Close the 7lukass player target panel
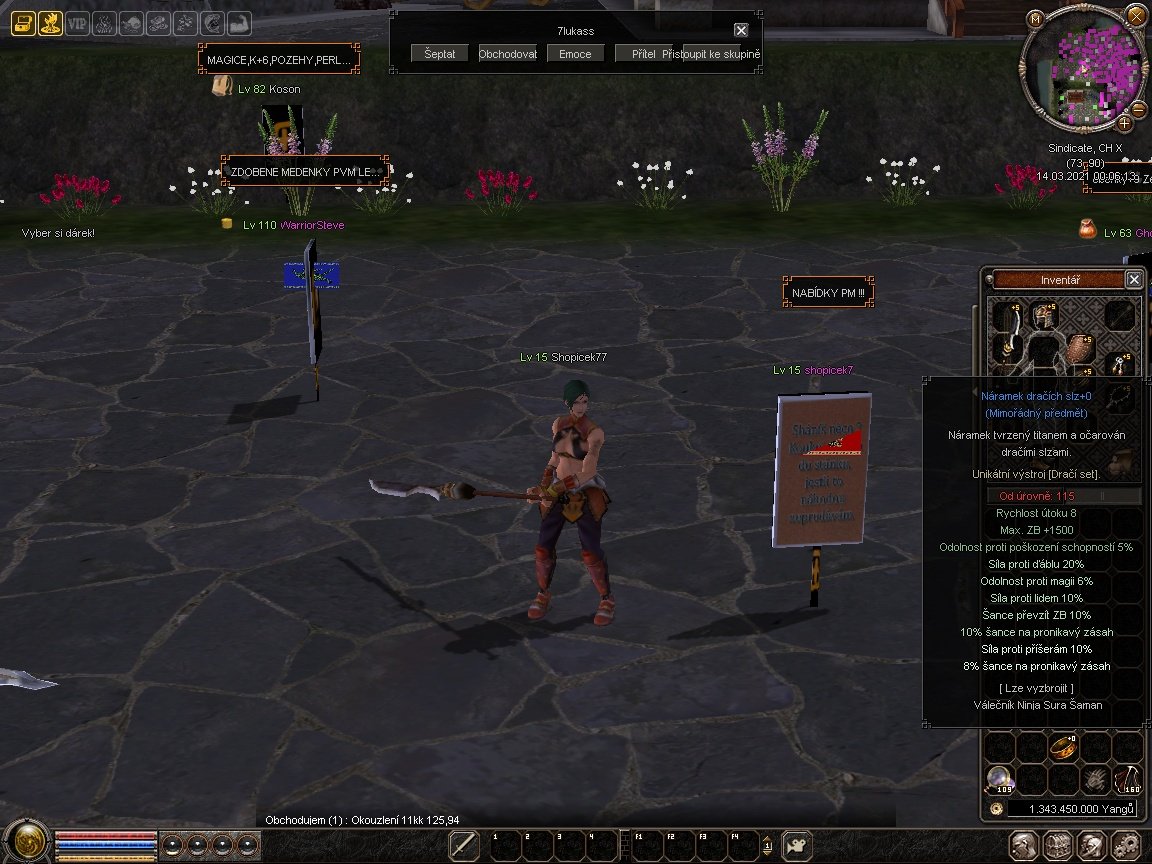The width and height of the screenshot is (1152, 864). (741, 31)
